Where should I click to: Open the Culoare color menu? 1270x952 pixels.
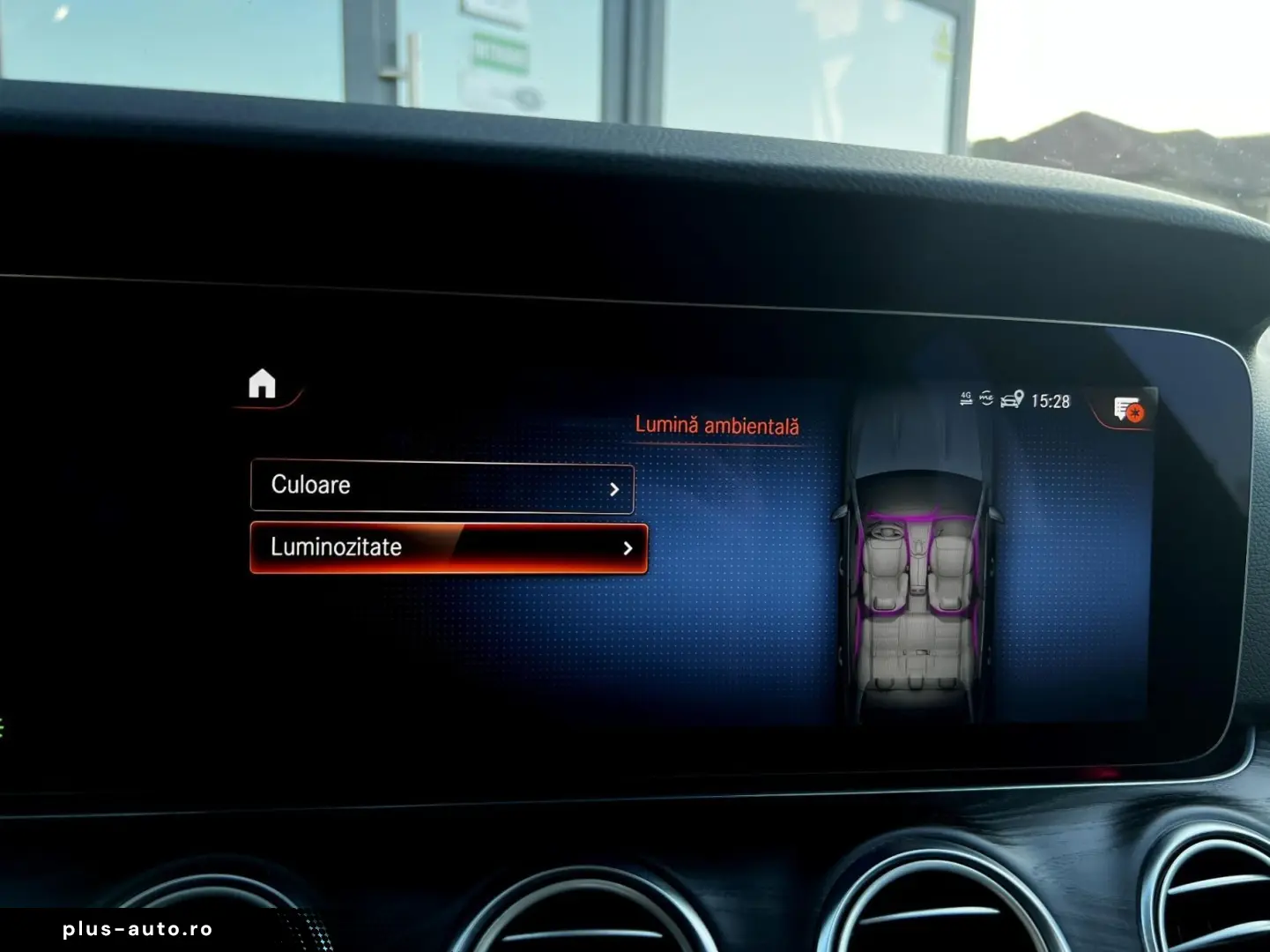pos(442,486)
